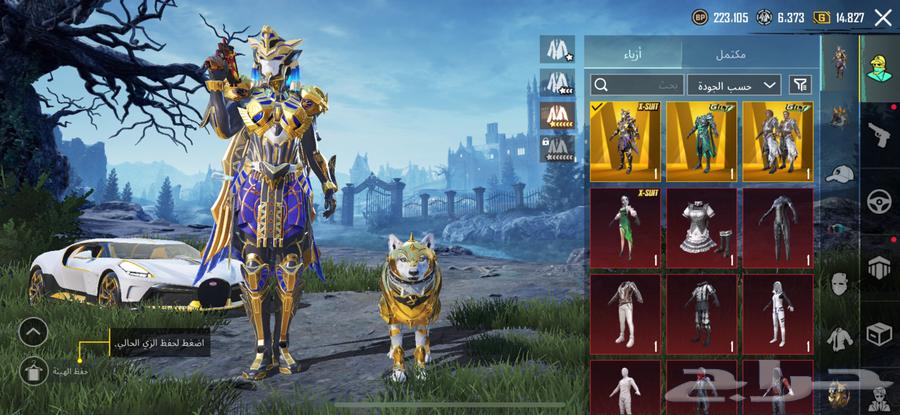Select the locked outfit preset slot
The height and width of the screenshot is (415, 900).
(555, 148)
